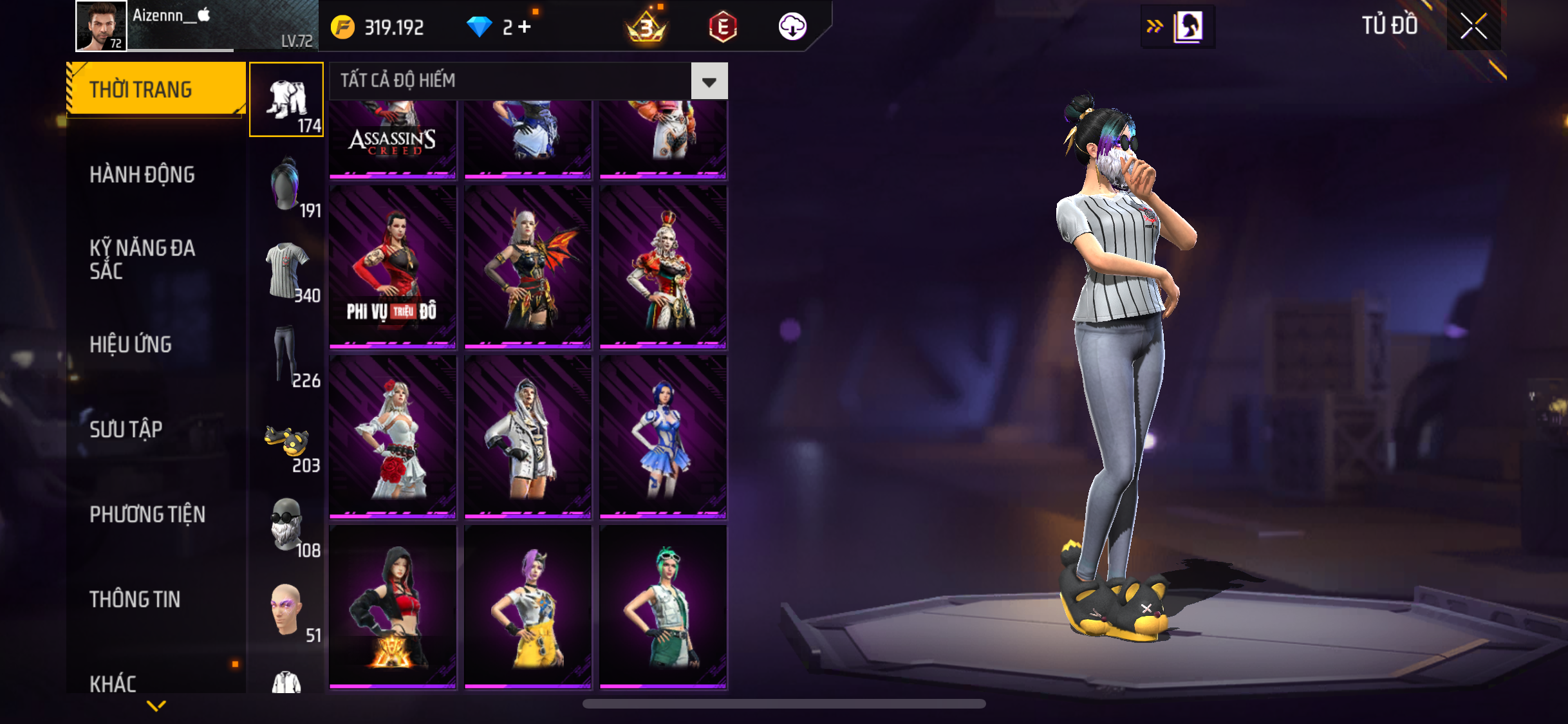The image size is (1568, 724).
Task: Open the mask category showing 108
Action: click(286, 527)
